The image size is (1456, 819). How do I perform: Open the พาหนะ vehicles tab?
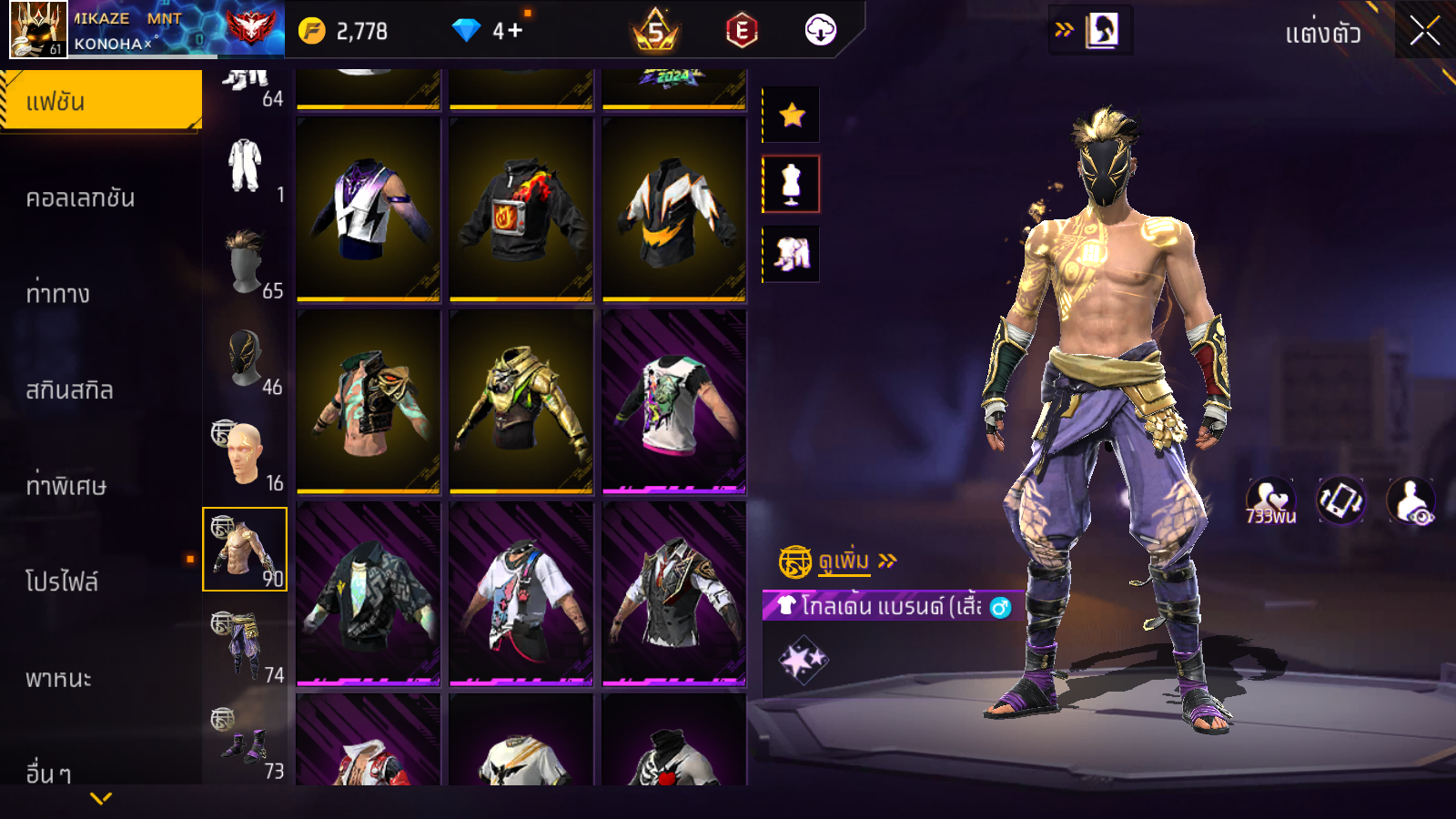[59, 678]
